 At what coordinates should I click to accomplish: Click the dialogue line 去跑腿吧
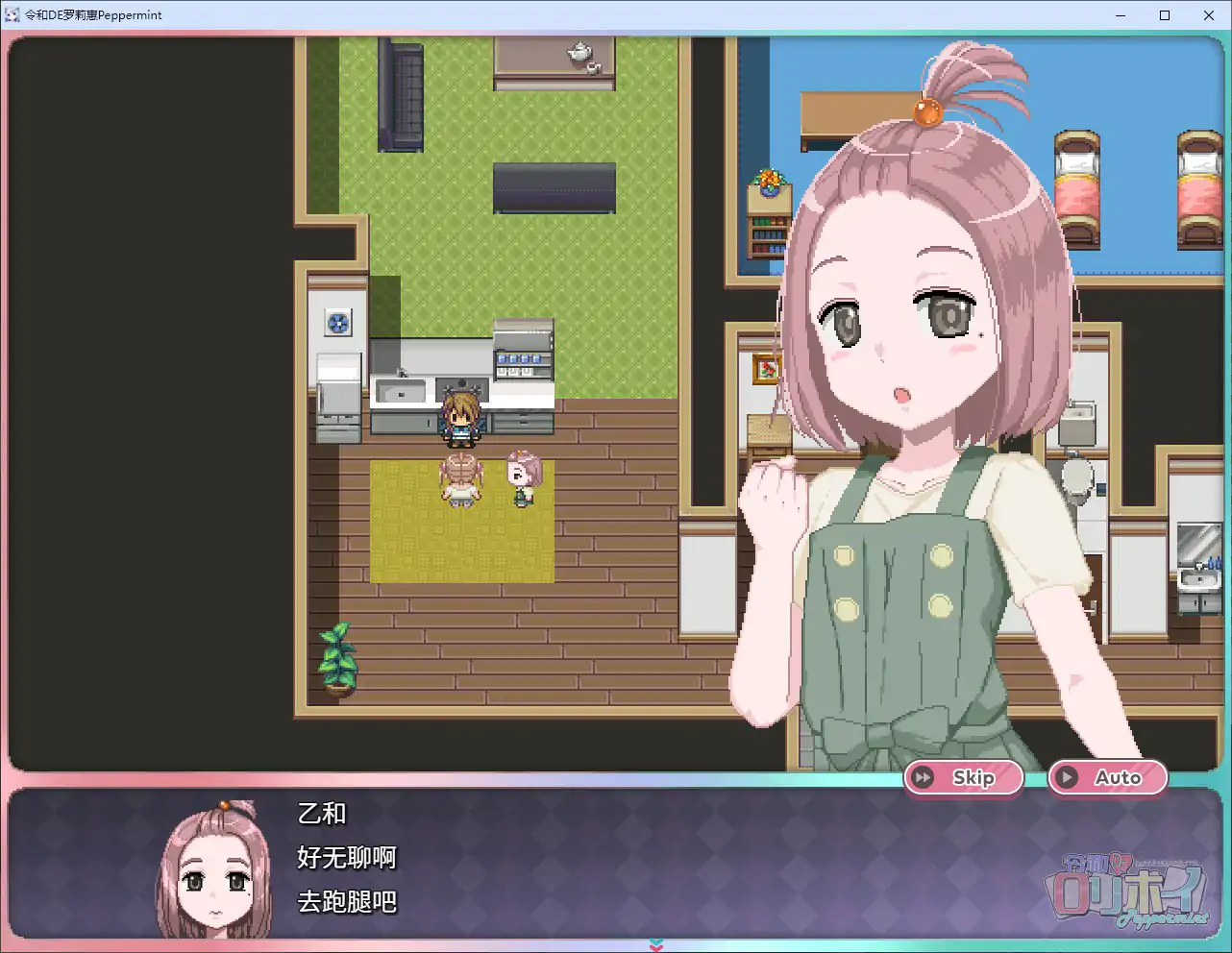346,902
